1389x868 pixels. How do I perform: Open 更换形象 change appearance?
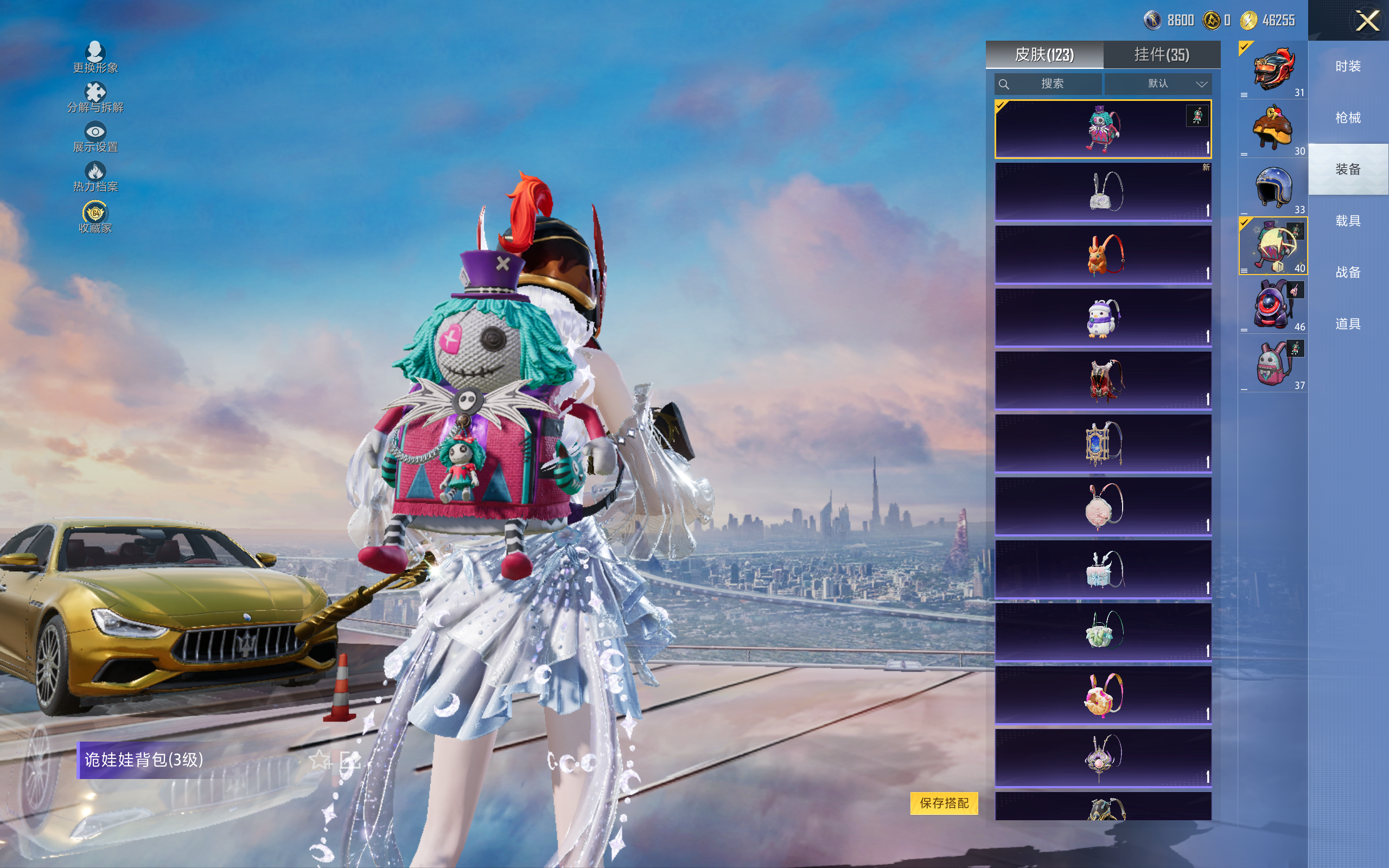(95, 58)
